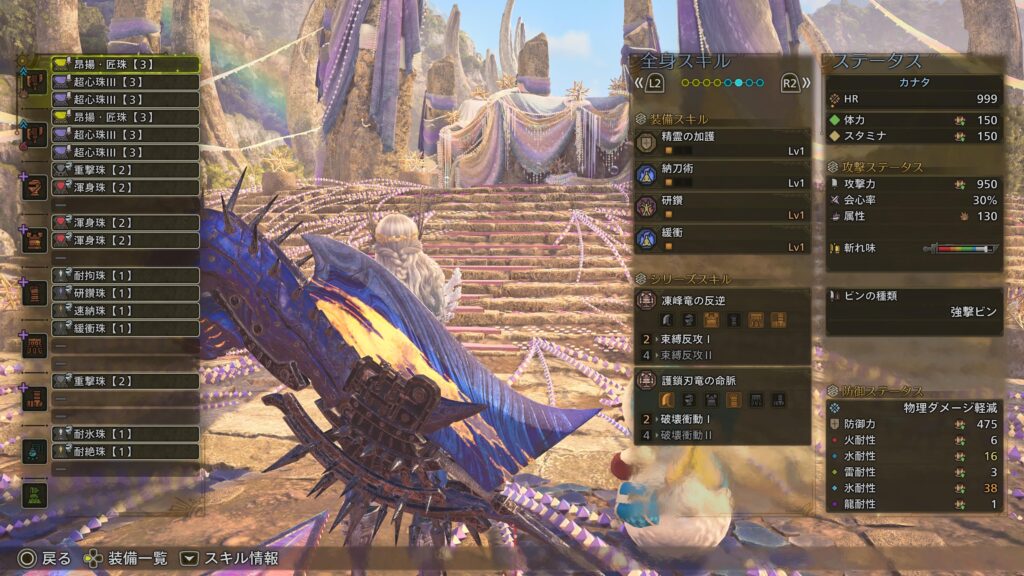Image resolution: width=1024 pixels, height=576 pixels.
Task: Select the highlighted 昂揚・匠珠【3】 decoration row
Action: [124, 64]
